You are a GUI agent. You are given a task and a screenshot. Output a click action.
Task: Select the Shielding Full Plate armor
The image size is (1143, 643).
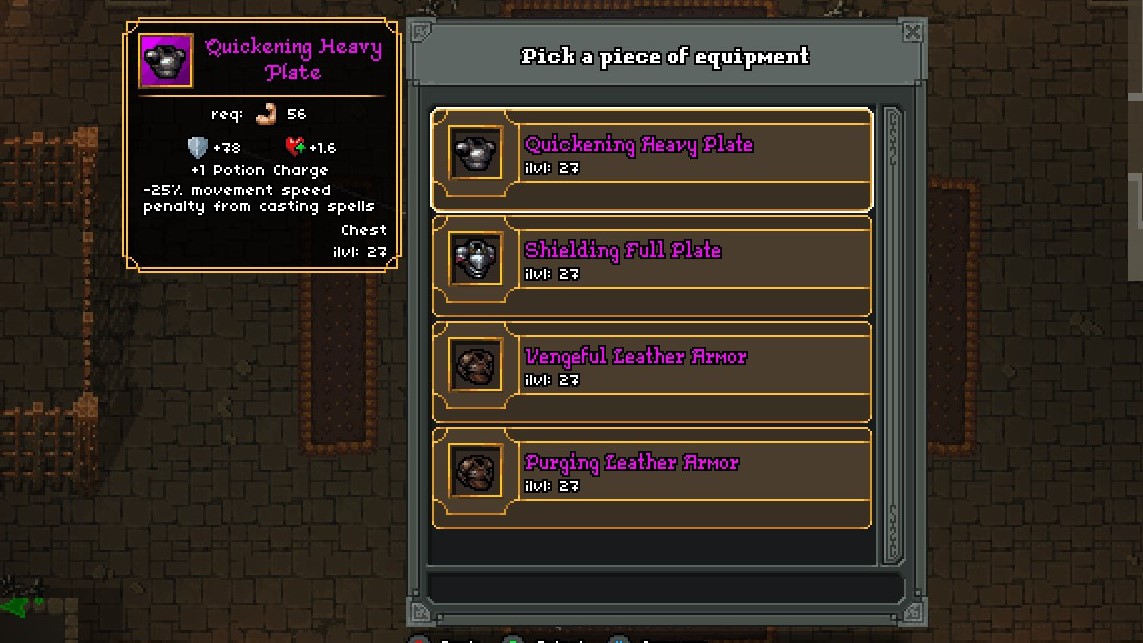click(651, 265)
